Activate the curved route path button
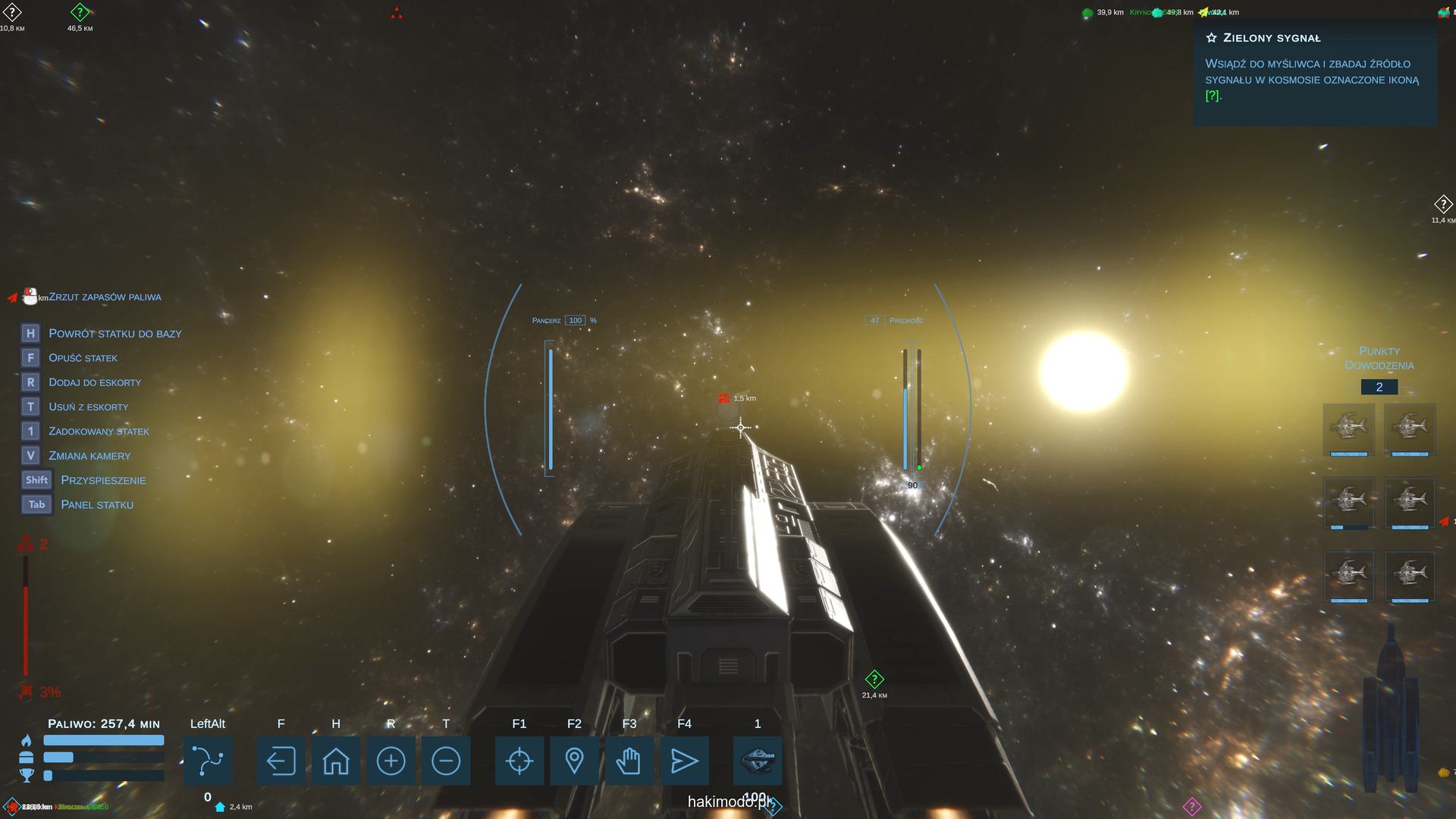 click(208, 761)
